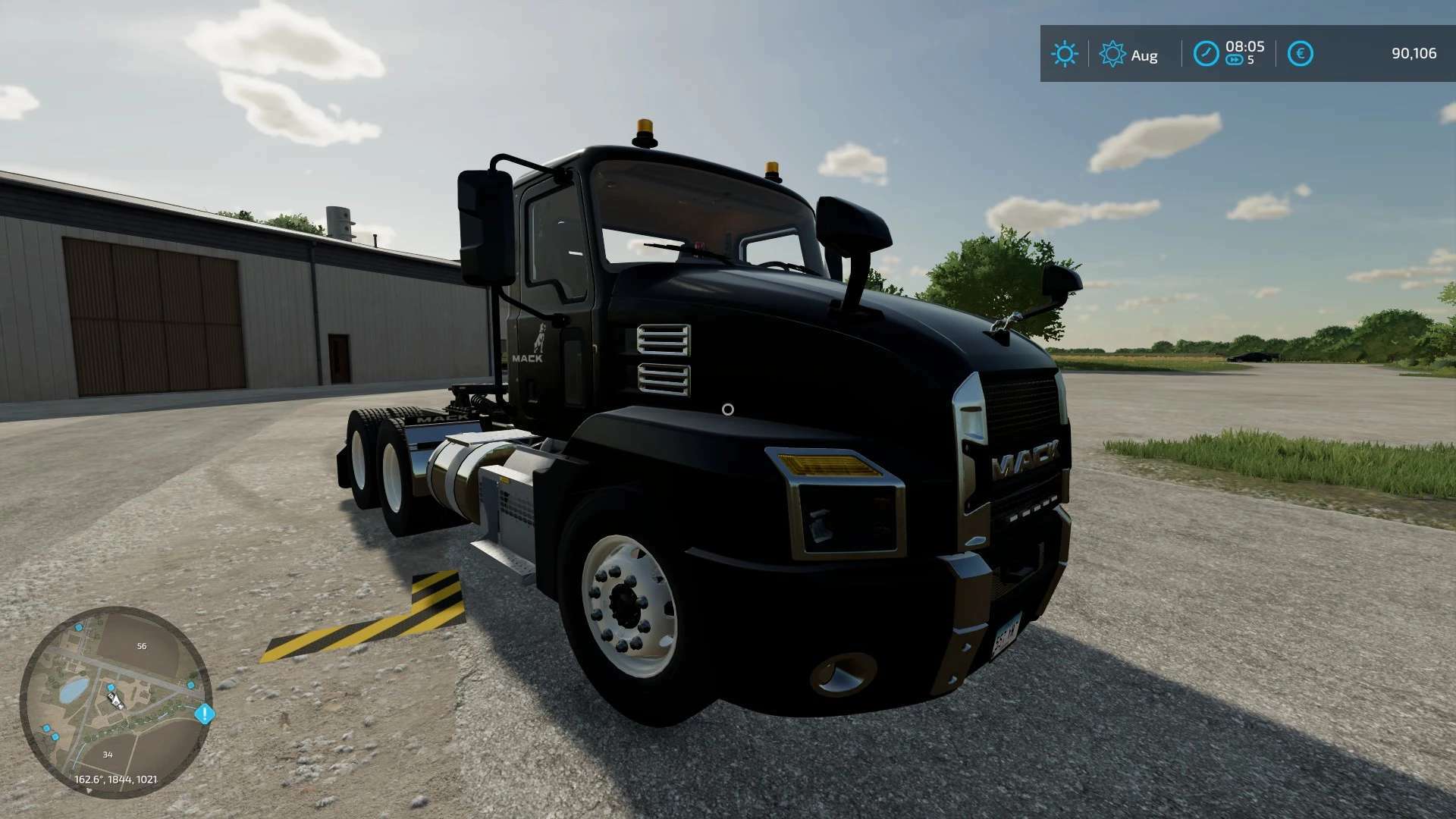Click the current weather sun icon
1456x819 pixels.
1065,53
